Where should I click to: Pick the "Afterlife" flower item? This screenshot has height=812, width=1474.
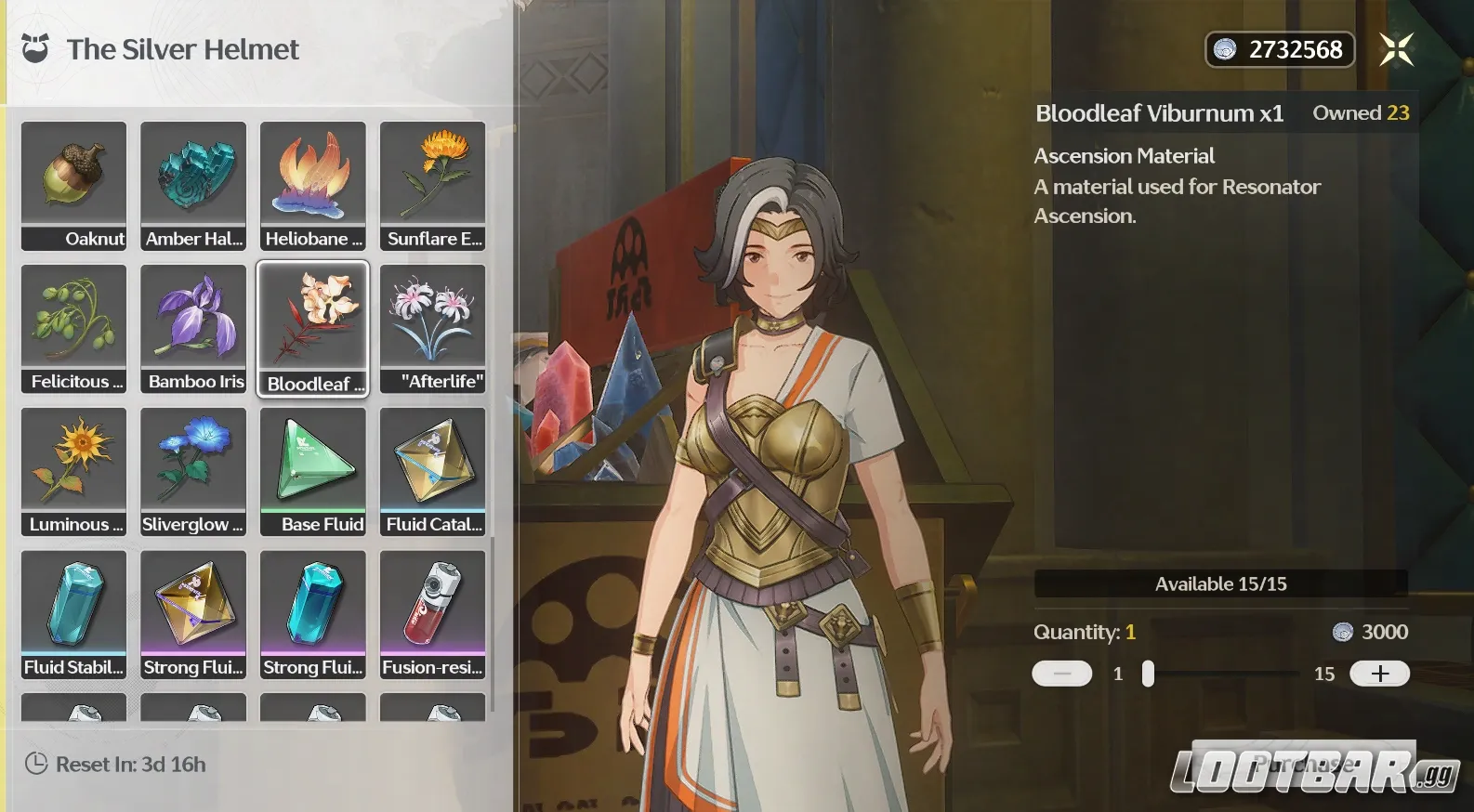click(432, 328)
